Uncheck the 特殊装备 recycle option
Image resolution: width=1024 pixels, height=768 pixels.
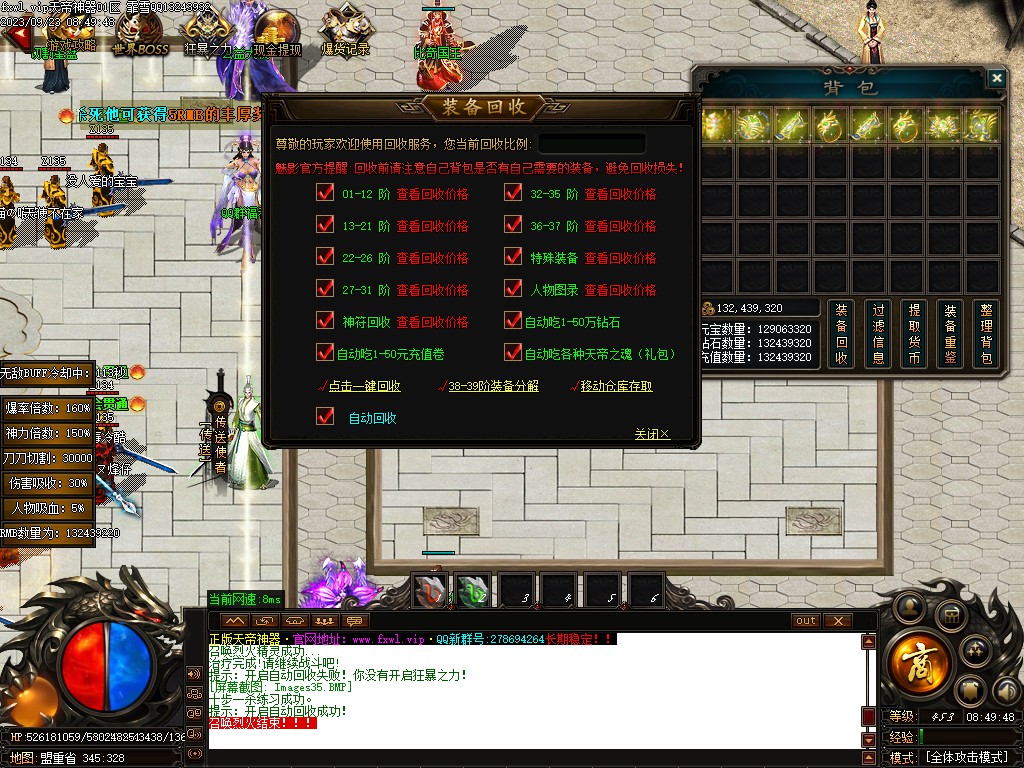click(514, 258)
